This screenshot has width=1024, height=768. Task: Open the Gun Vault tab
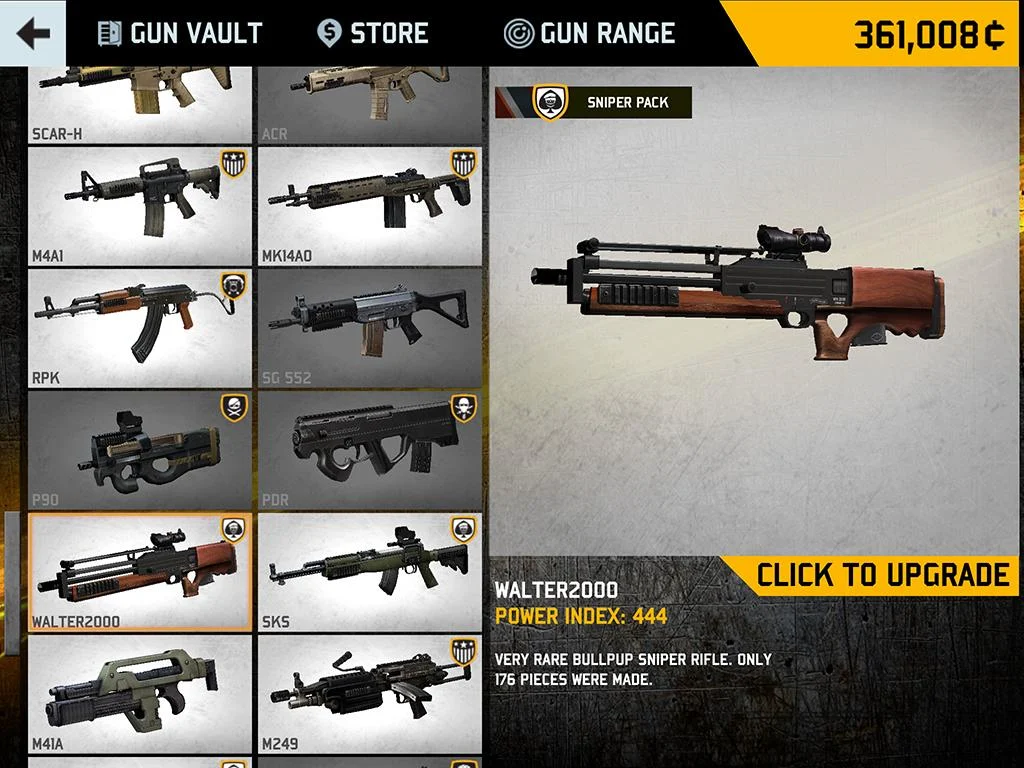180,33
